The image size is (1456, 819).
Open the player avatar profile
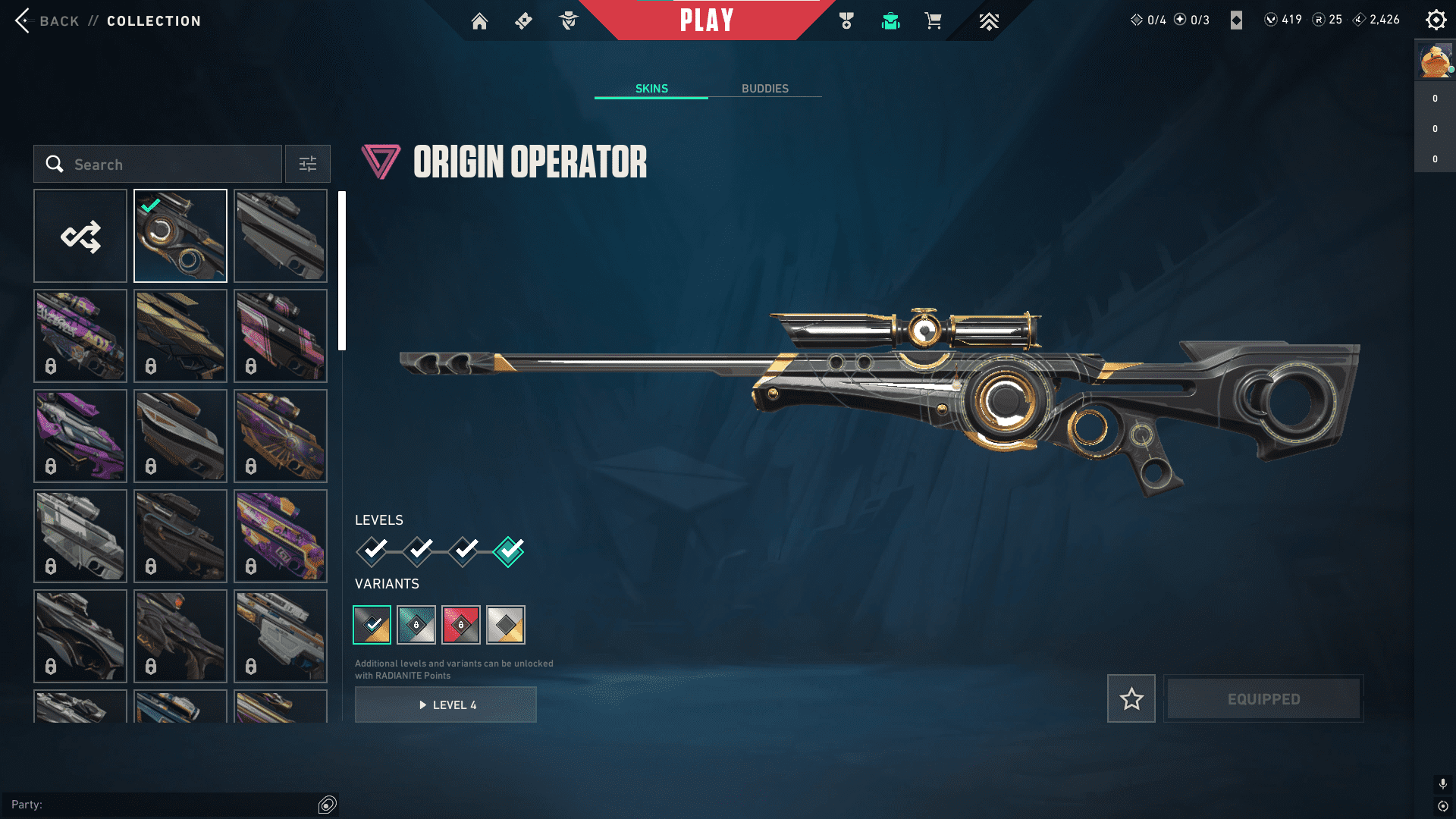coord(1435,61)
